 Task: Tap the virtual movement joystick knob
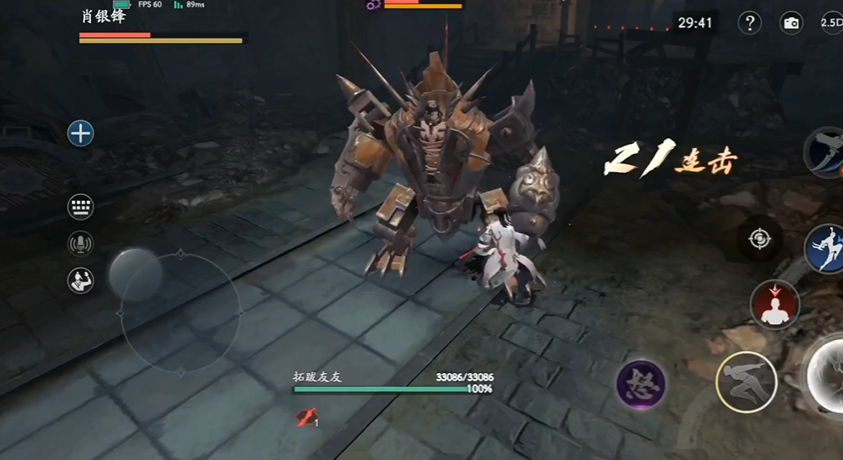pyautogui.click(x=135, y=273)
